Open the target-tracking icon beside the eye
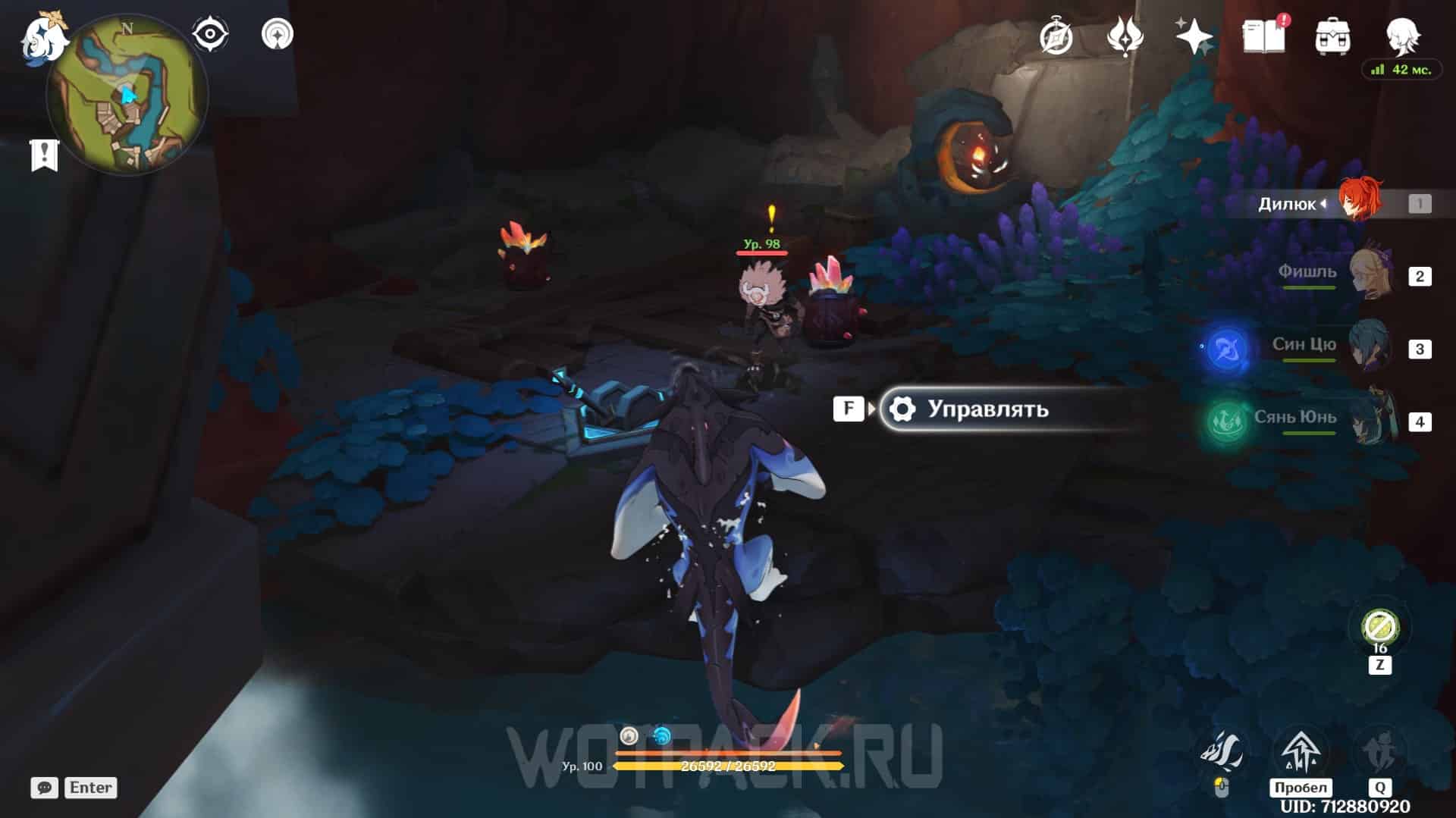 click(278, 35)
